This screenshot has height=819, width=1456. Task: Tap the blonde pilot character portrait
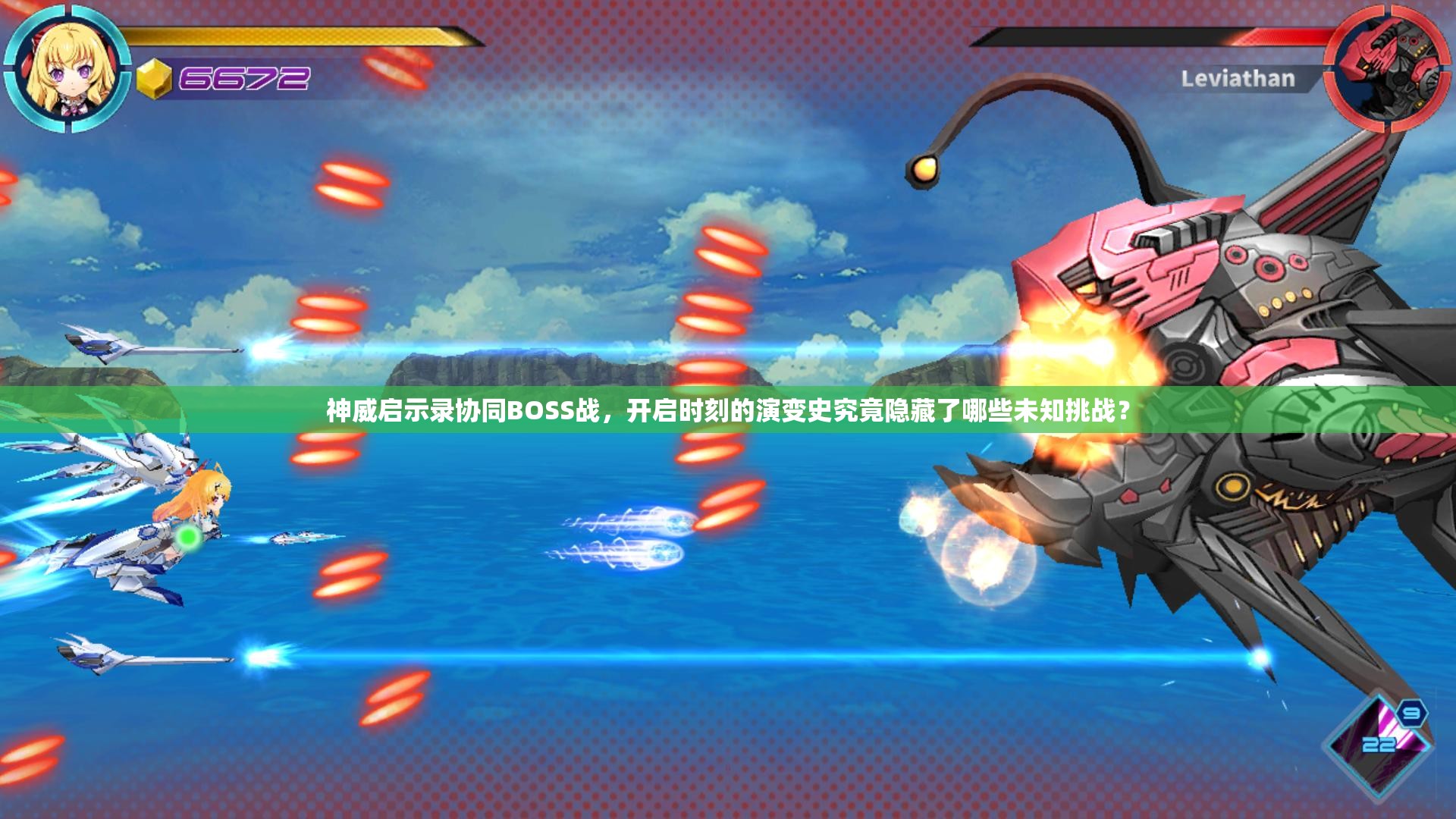(68, 68)
